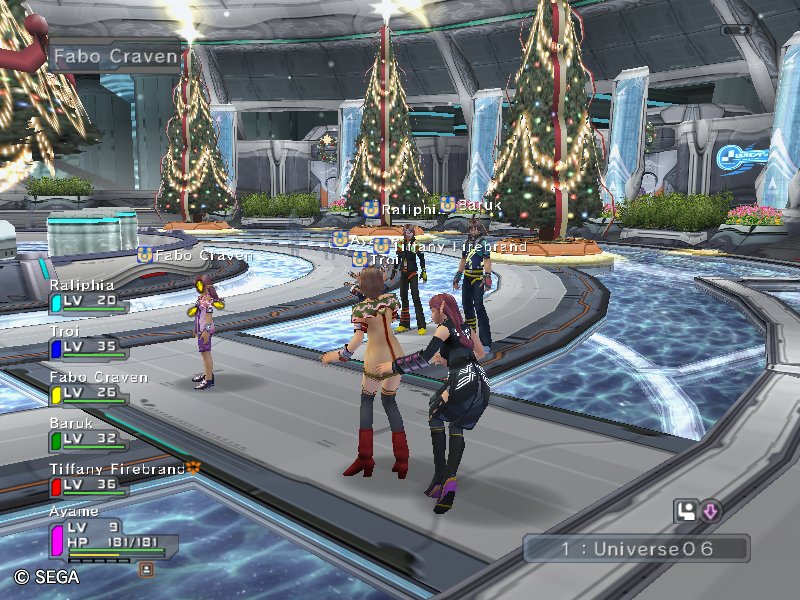Click the small orange icon under Ayame's HP bar
800x600 pixels.
point(146,568)
